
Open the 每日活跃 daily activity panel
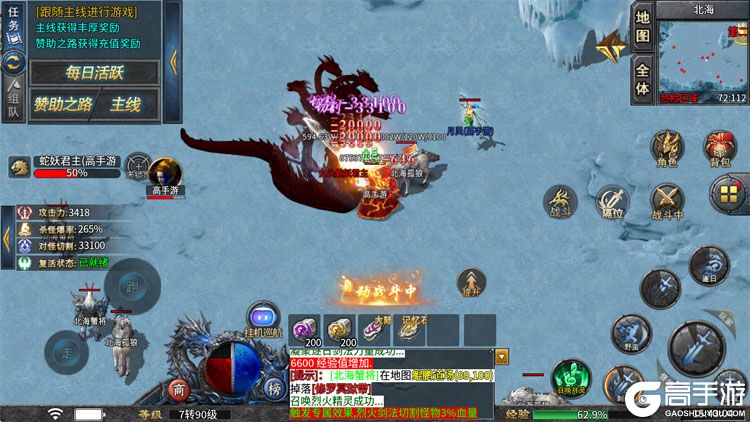[x=94, y=72]
